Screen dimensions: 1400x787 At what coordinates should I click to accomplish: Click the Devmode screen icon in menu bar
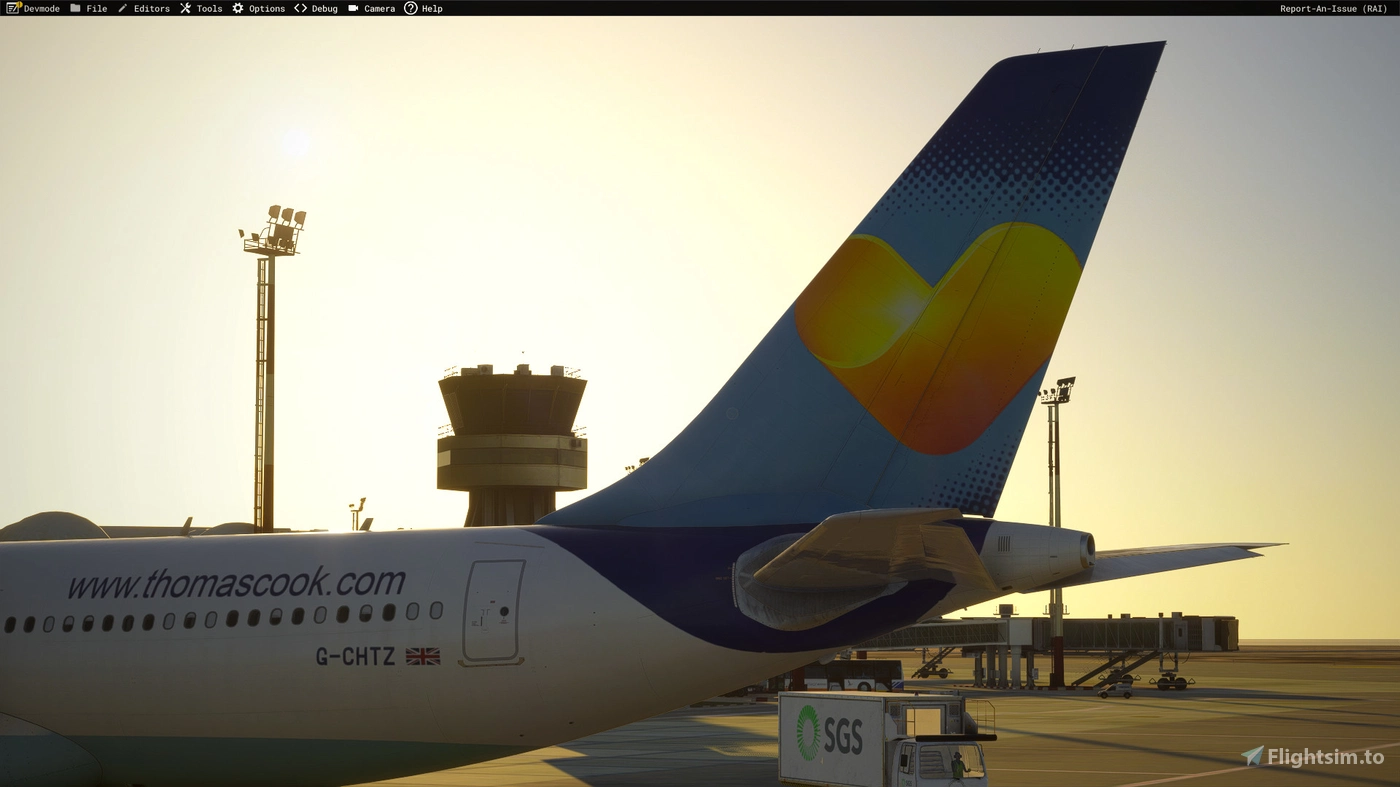pos(10,8)
